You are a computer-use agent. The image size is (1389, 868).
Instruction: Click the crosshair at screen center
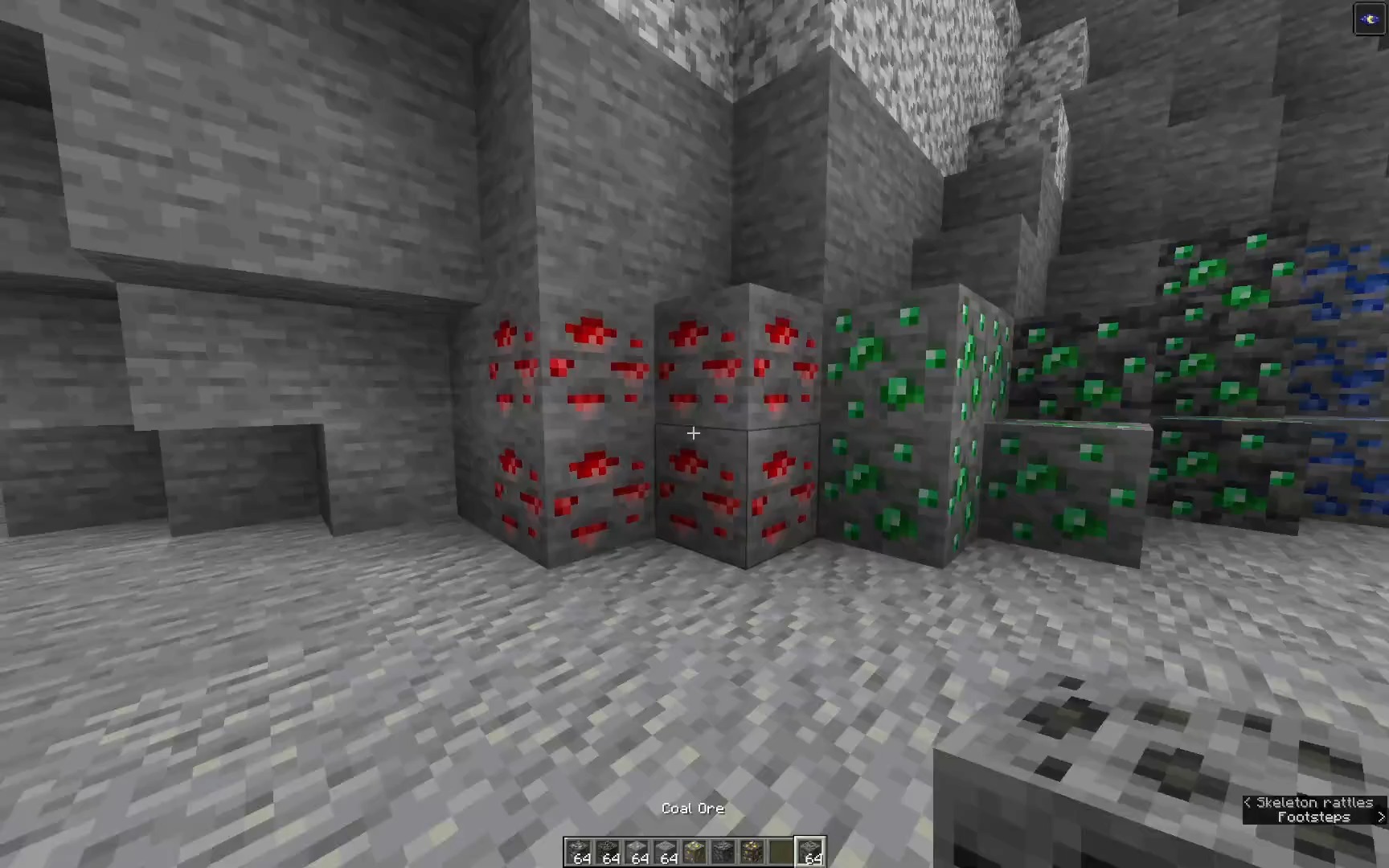pos(694,433)
